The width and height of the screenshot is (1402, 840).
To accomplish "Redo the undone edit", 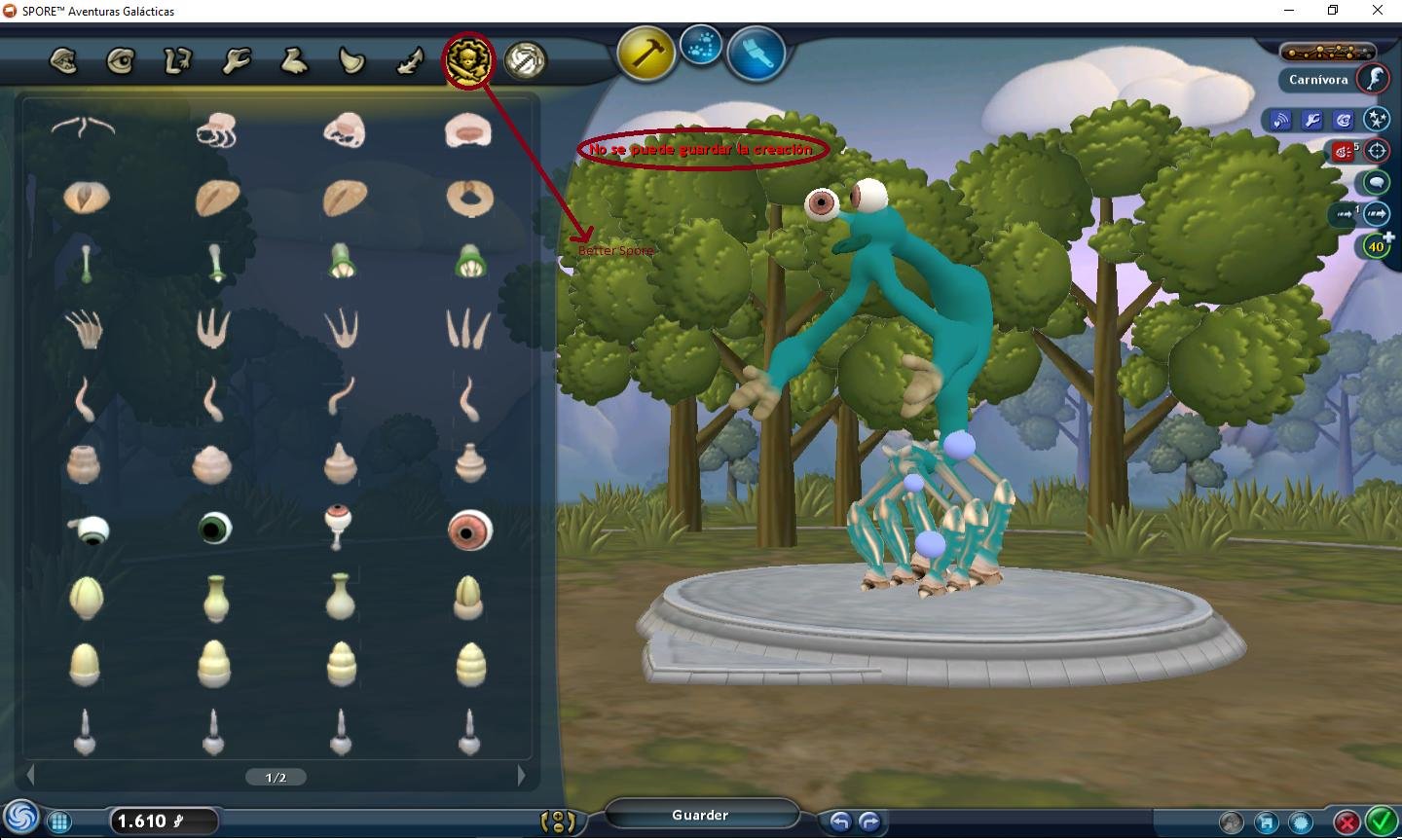I will (869, 822).
